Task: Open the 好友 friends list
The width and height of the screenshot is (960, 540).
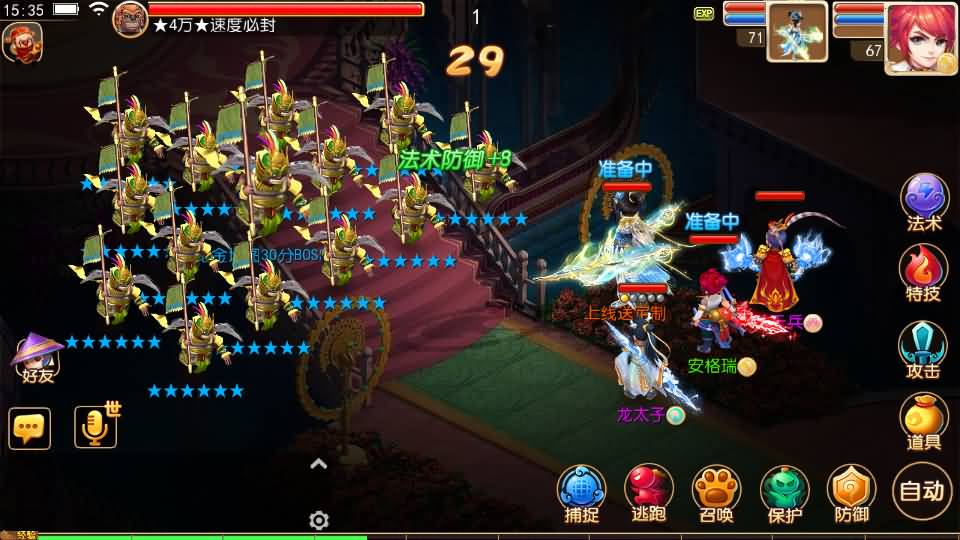Action: (x=38, y=358)
